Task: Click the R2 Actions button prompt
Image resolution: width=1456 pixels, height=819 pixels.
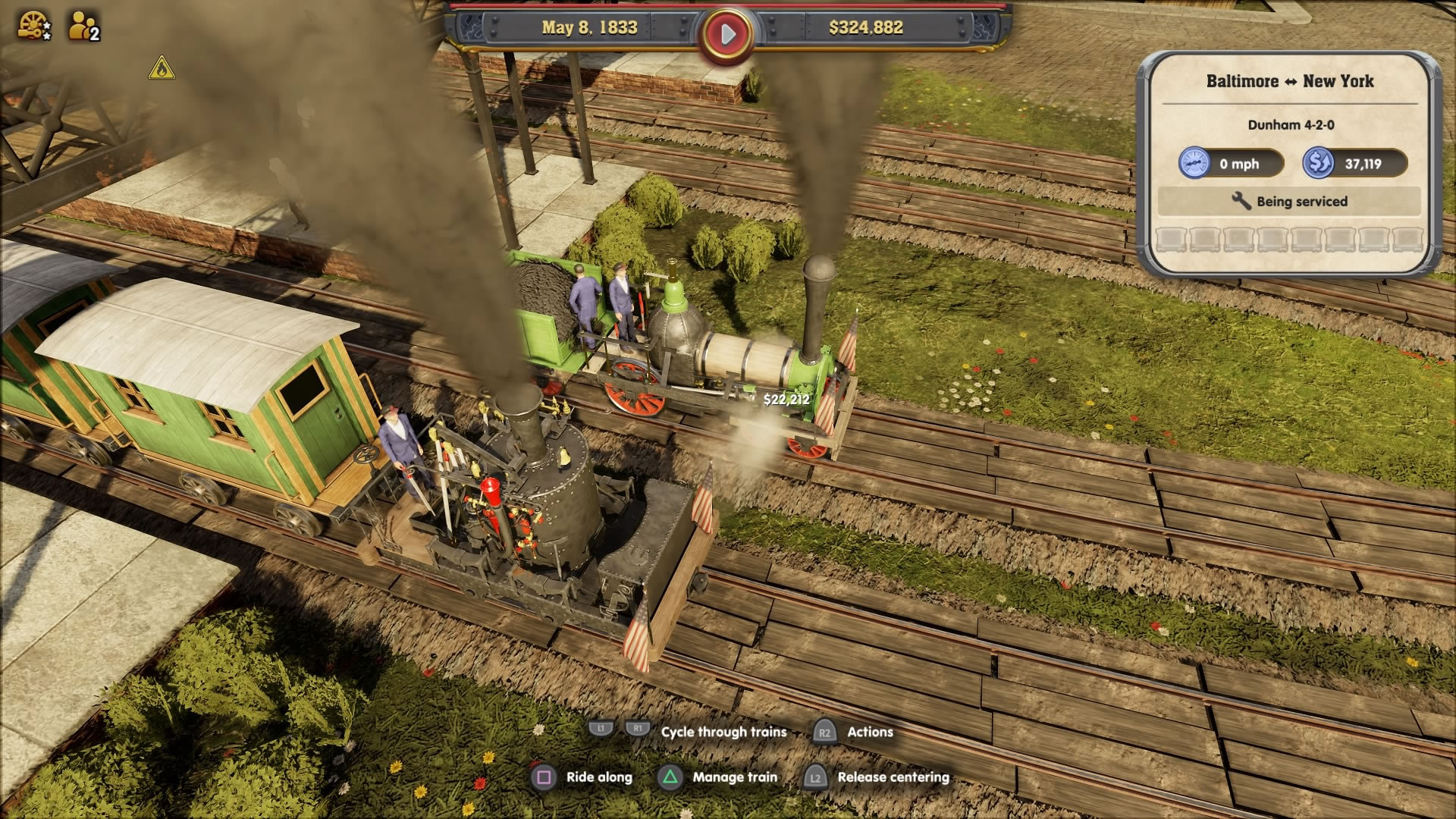Action: click(825, 731)
